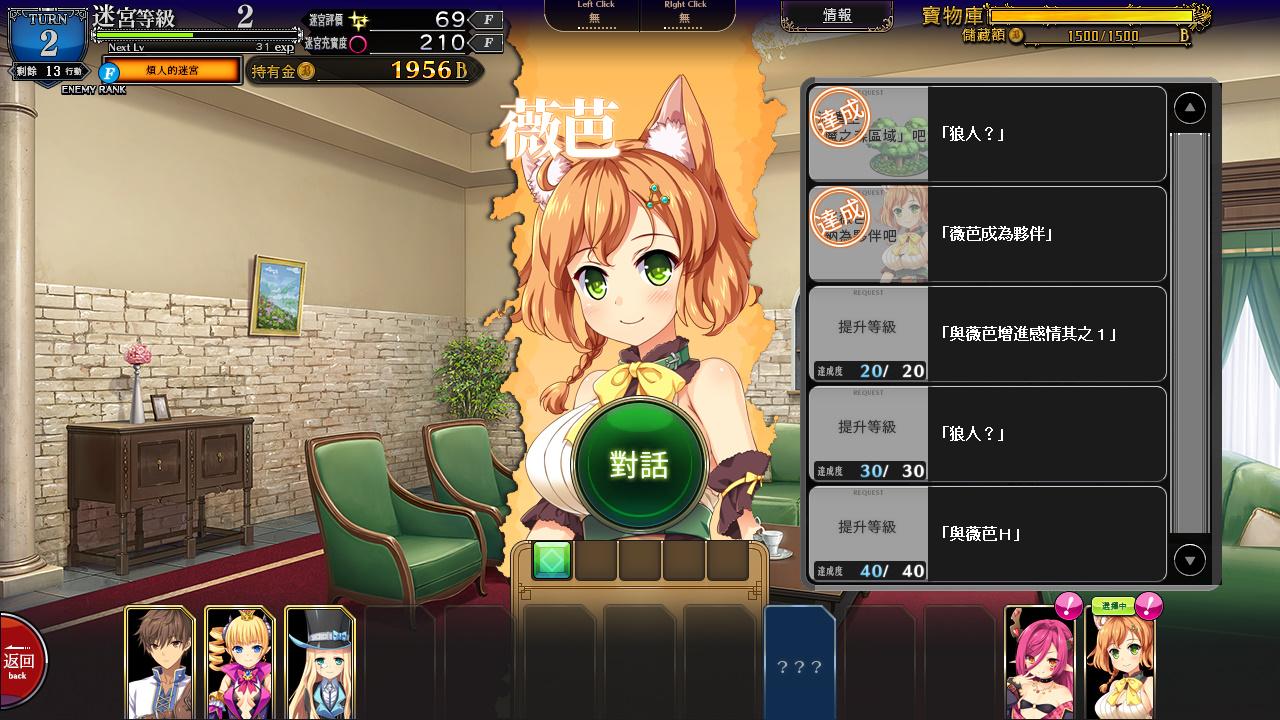This screenshot has width=1280, height=720.
Task: Click the request list up arrow
Action: [x=1189, y=108]
